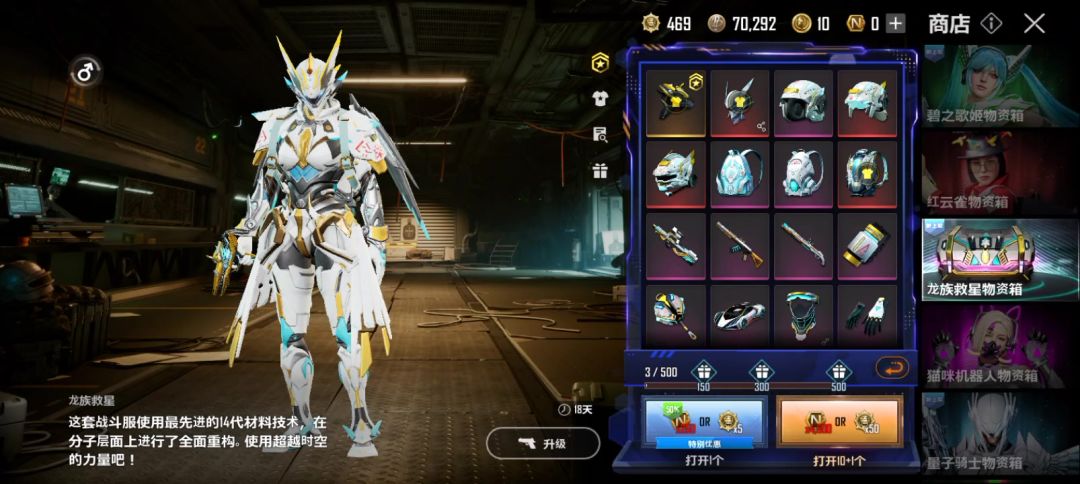Open the shop info button
The width and height of the screenshot is (1080, 484).
pyautogui.click(x=991, y=23)
